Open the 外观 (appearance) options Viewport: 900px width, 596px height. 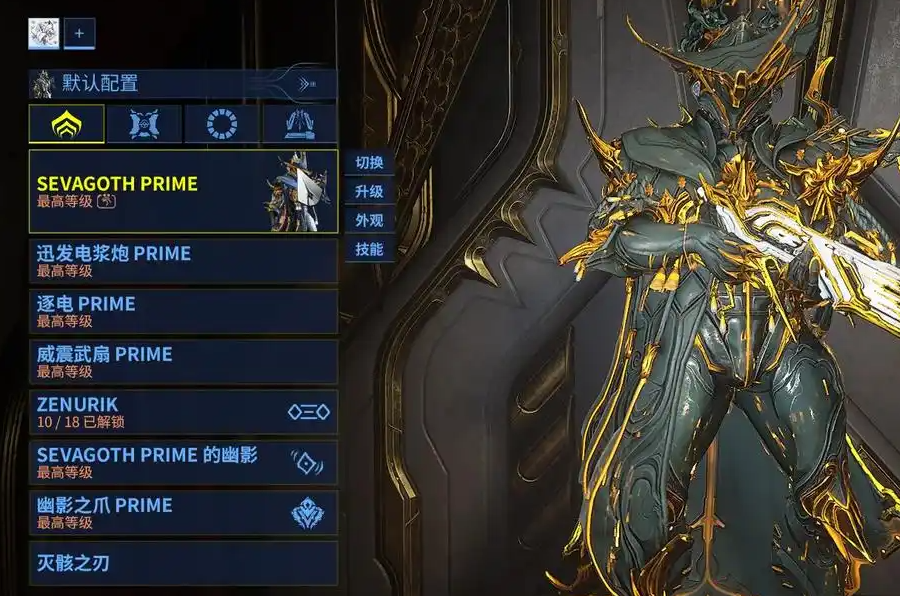pyautogui.click(x=369, y=220)
